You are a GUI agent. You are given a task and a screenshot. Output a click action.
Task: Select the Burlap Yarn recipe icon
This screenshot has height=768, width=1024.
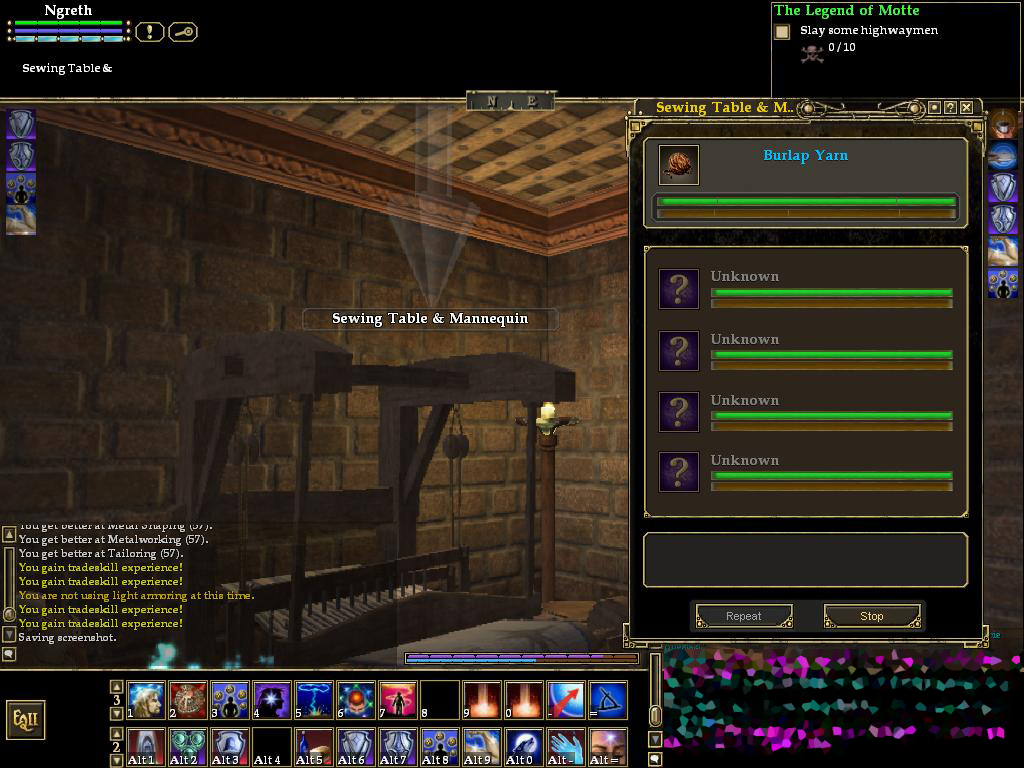[x=679, y=165]
